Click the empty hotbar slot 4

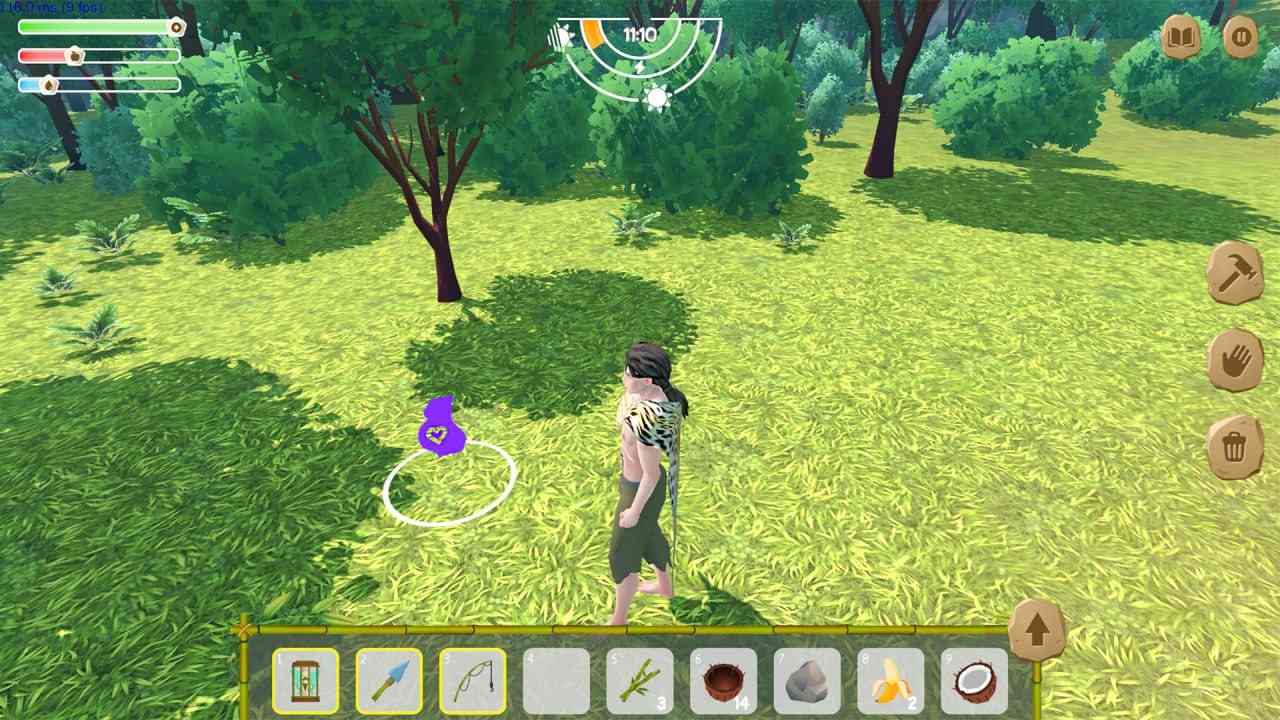point(553,682)
